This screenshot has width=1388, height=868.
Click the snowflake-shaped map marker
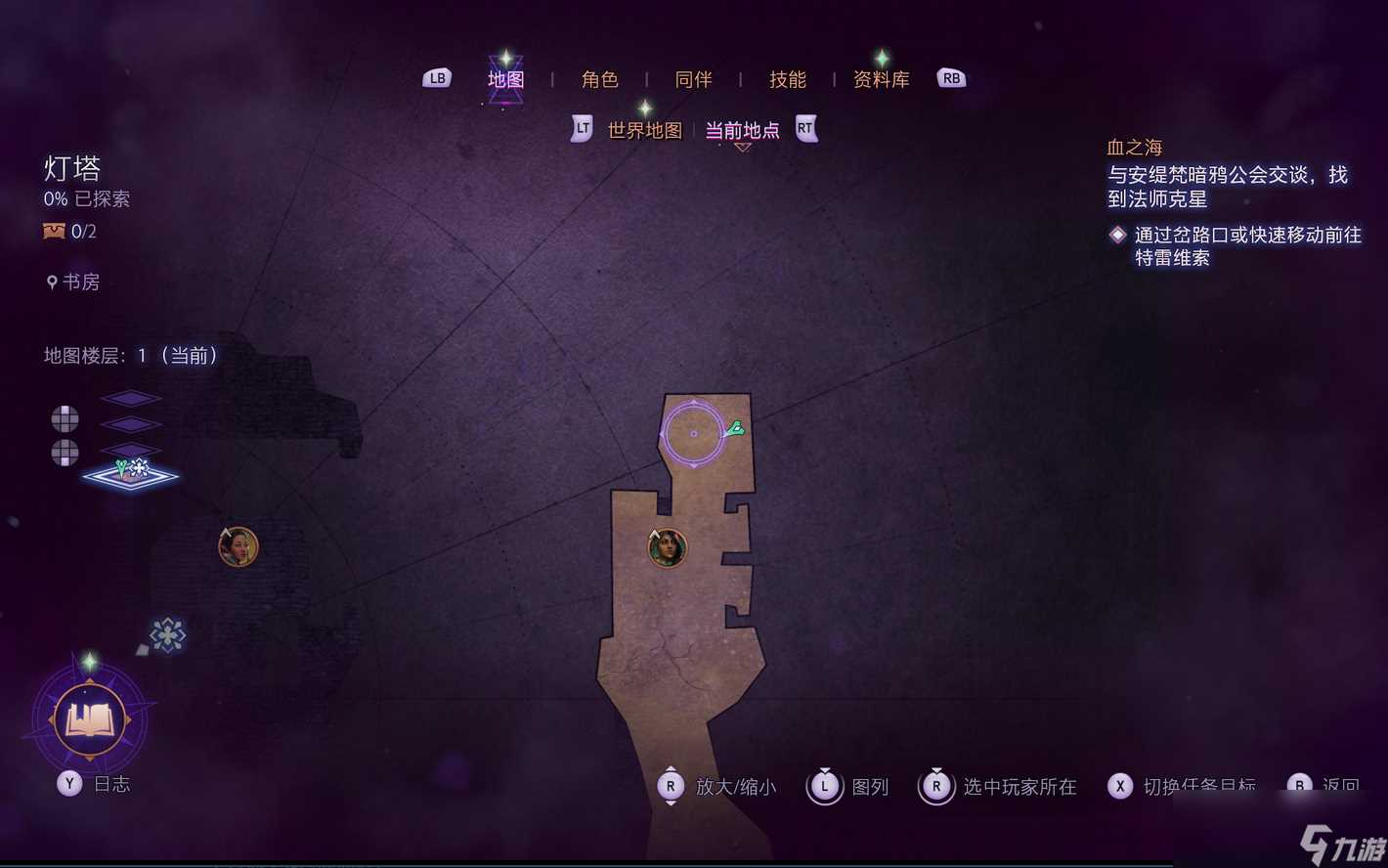coord(167,635)
